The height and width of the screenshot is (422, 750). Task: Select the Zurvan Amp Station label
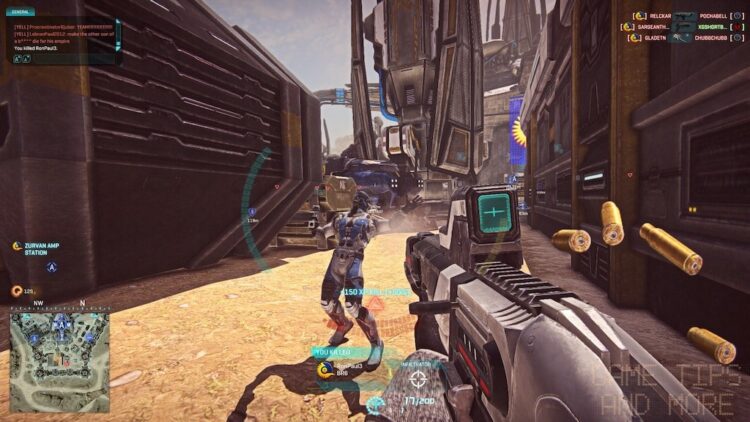(x=41, y=248)
